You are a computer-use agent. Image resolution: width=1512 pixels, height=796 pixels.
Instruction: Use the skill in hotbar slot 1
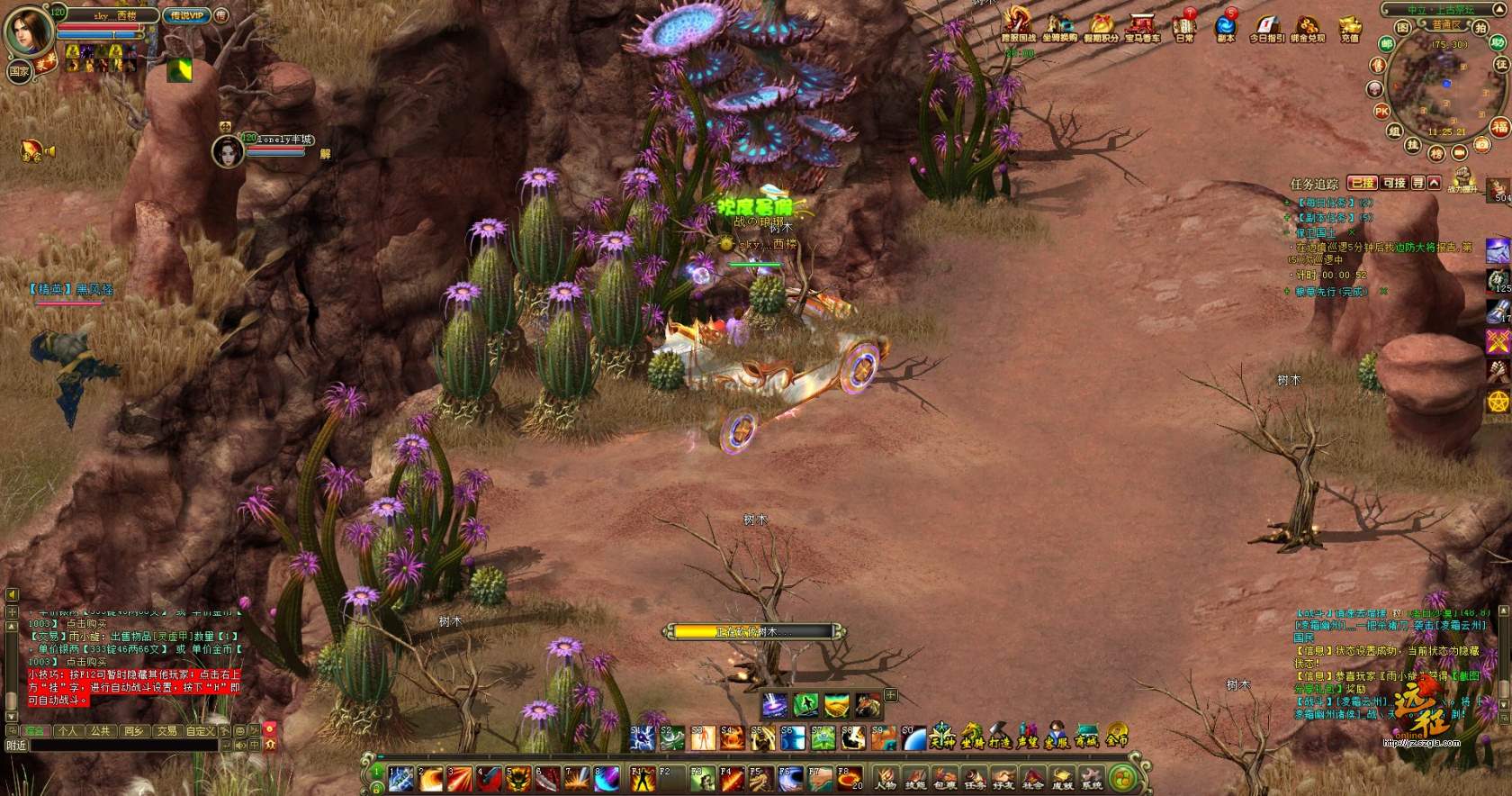[x=401, y=779]
